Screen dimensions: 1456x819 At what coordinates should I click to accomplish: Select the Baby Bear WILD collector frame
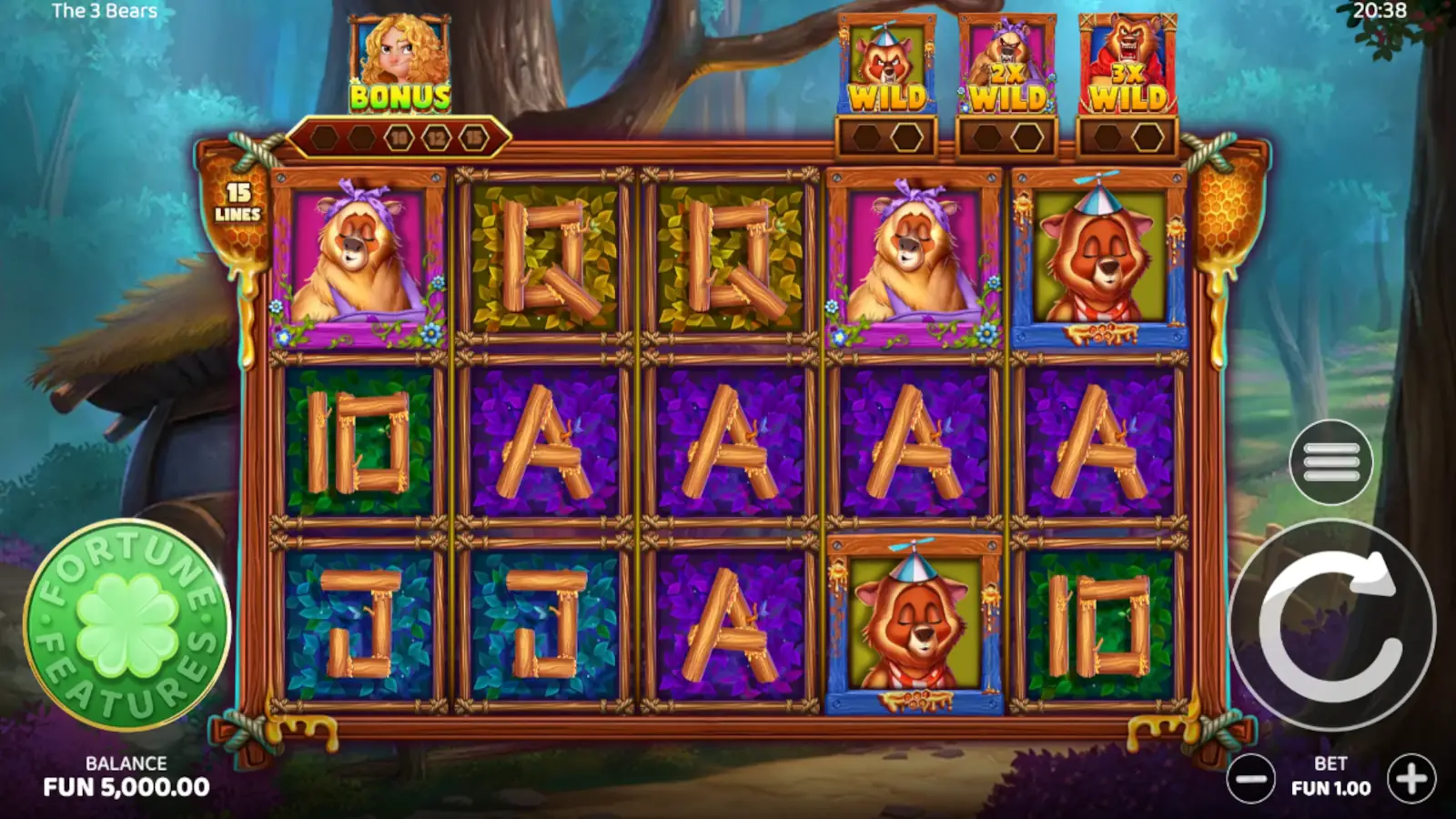(887, 59)
